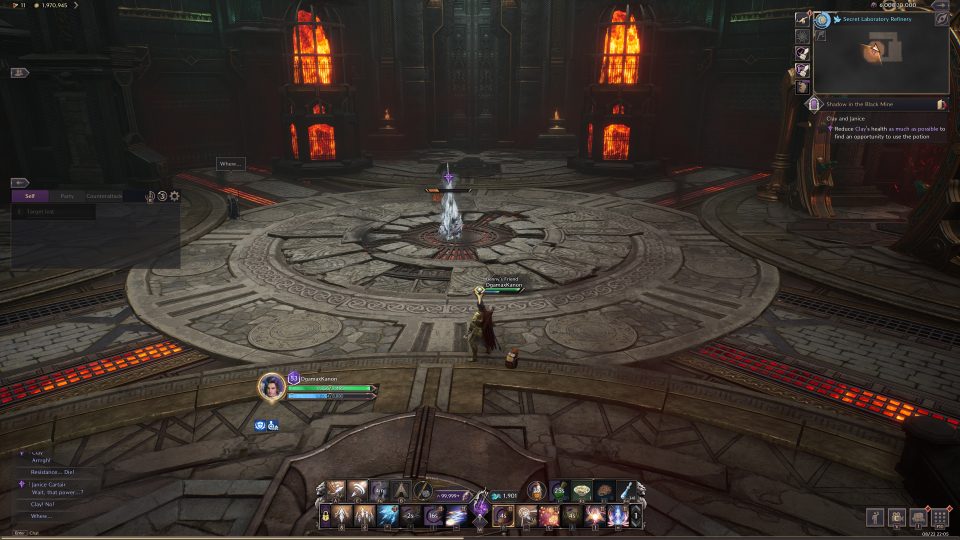Use the helmeted bird consumable slot
Image resolution: width=960 pixels, height=540 pixels.
click(x=536, y=490)
